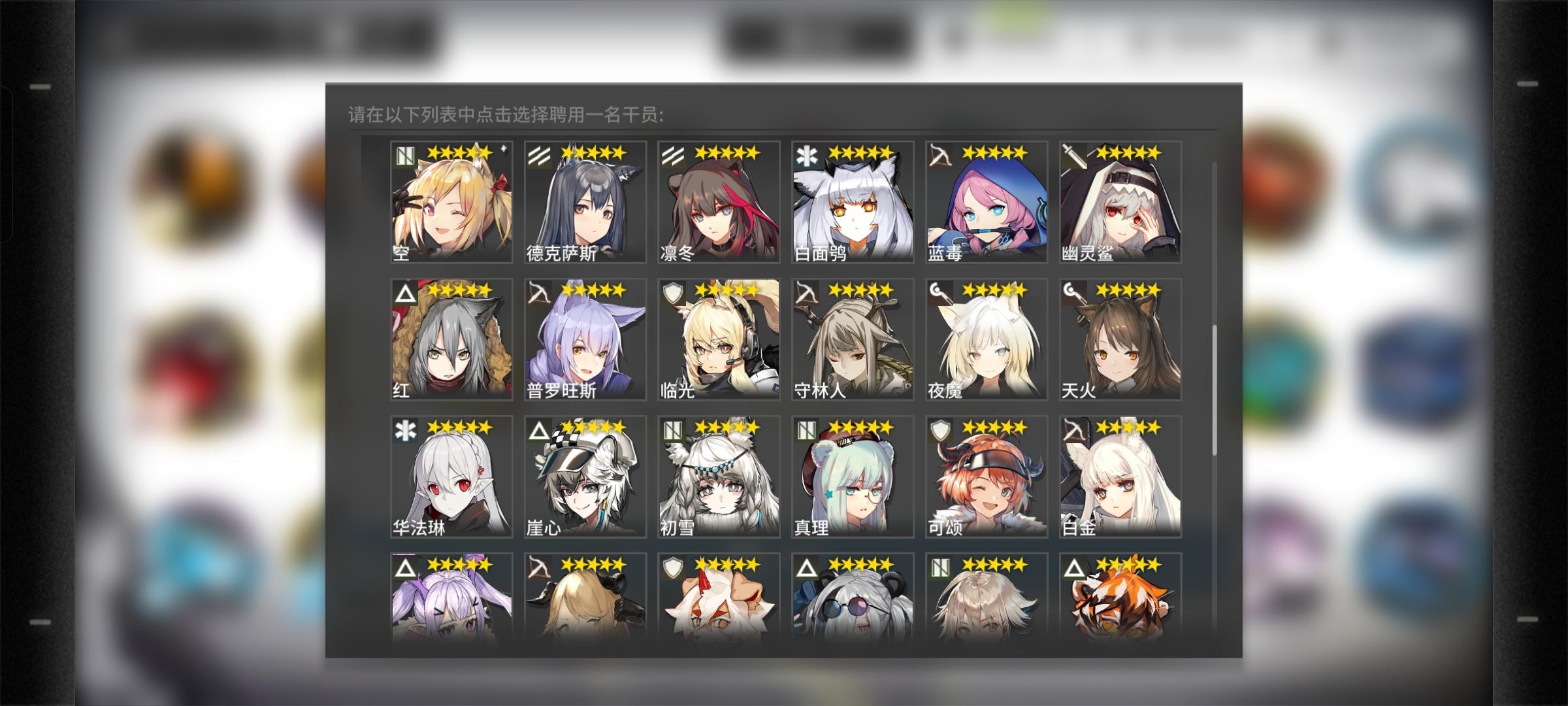This screenshot has height=706, width=1568.
Task: Select the operator 白金
Action: pyautogui.click(x=1117, y=477)
